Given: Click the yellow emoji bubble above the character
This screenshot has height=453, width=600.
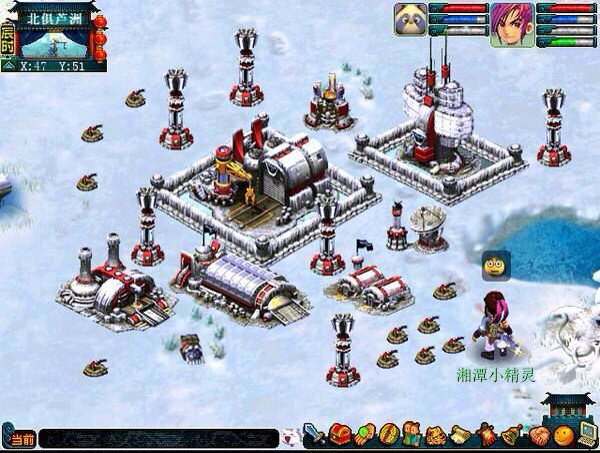Looking at the screenshot, I should 492,265.
